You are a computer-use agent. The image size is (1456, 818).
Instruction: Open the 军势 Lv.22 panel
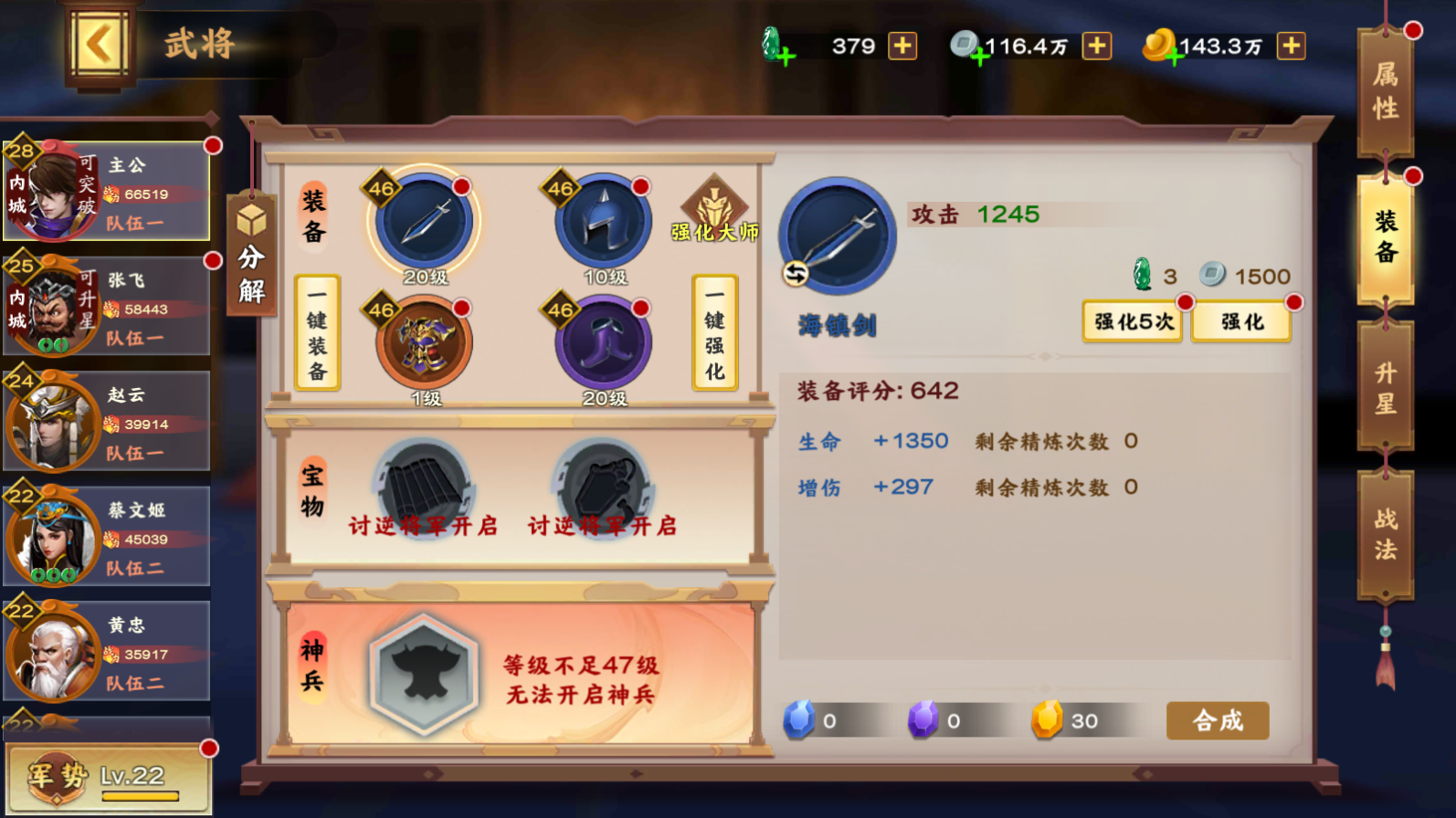tap(108, 778)
